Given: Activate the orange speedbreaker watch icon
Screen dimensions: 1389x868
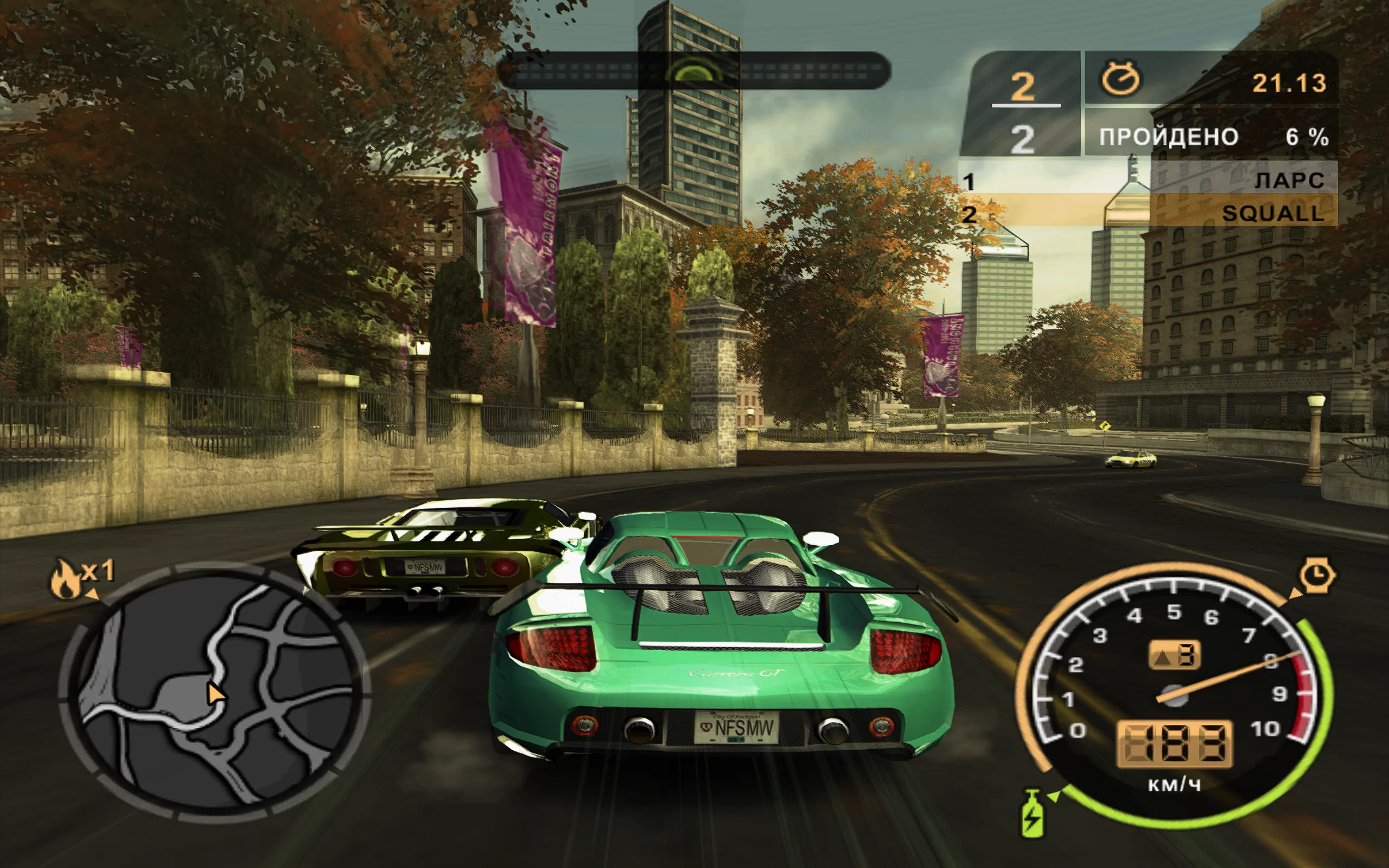Looking at the screenshot, I should [1317, 575].
